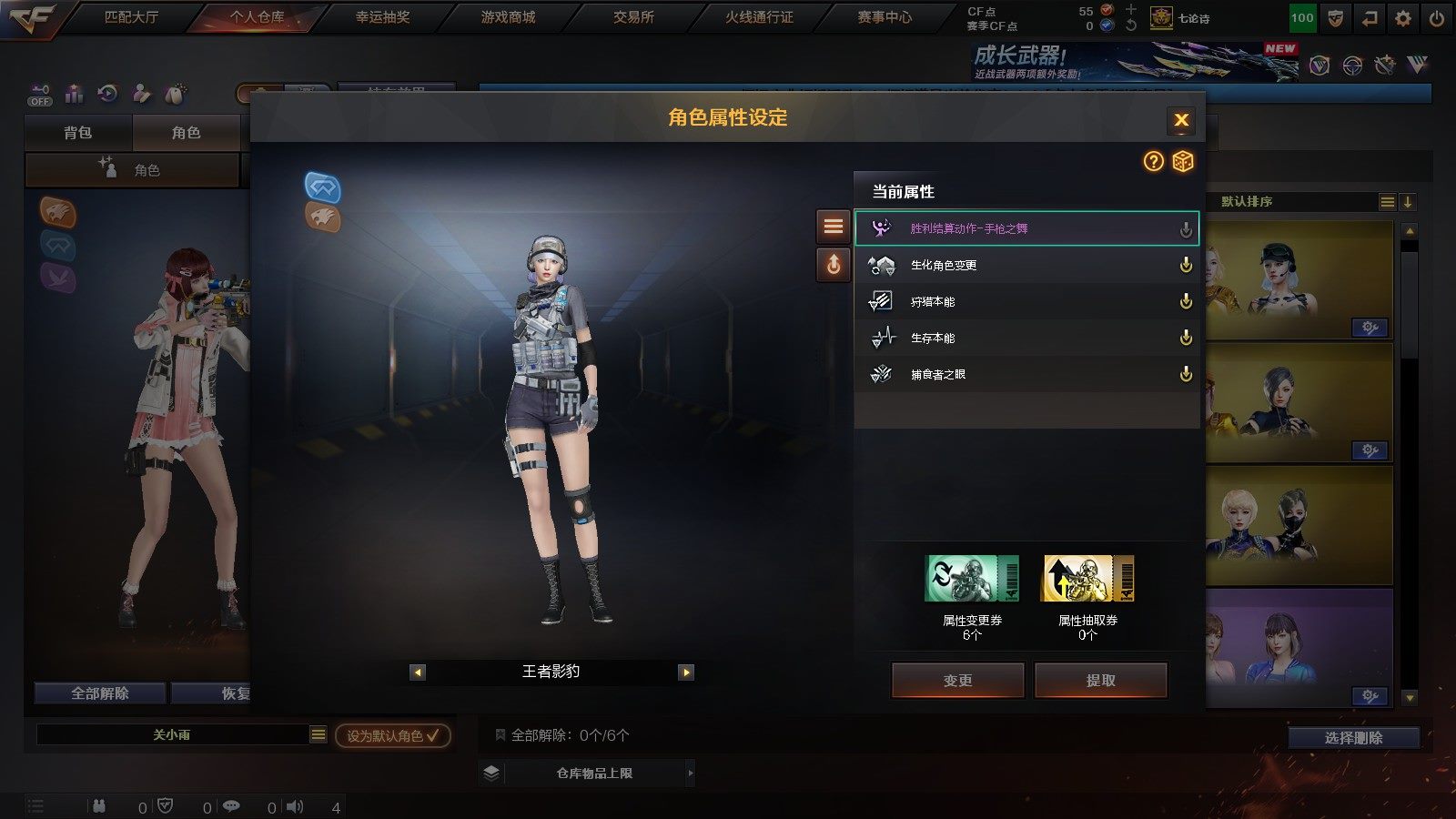Screen dimensions: 1456x819
Task: Open the help question mark icon
Action: [1153, 162]
